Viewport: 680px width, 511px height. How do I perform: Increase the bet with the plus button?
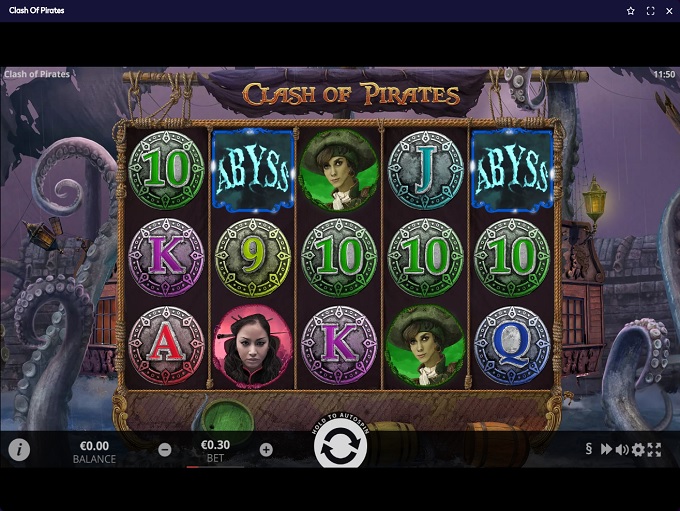[x=266, y=450]
